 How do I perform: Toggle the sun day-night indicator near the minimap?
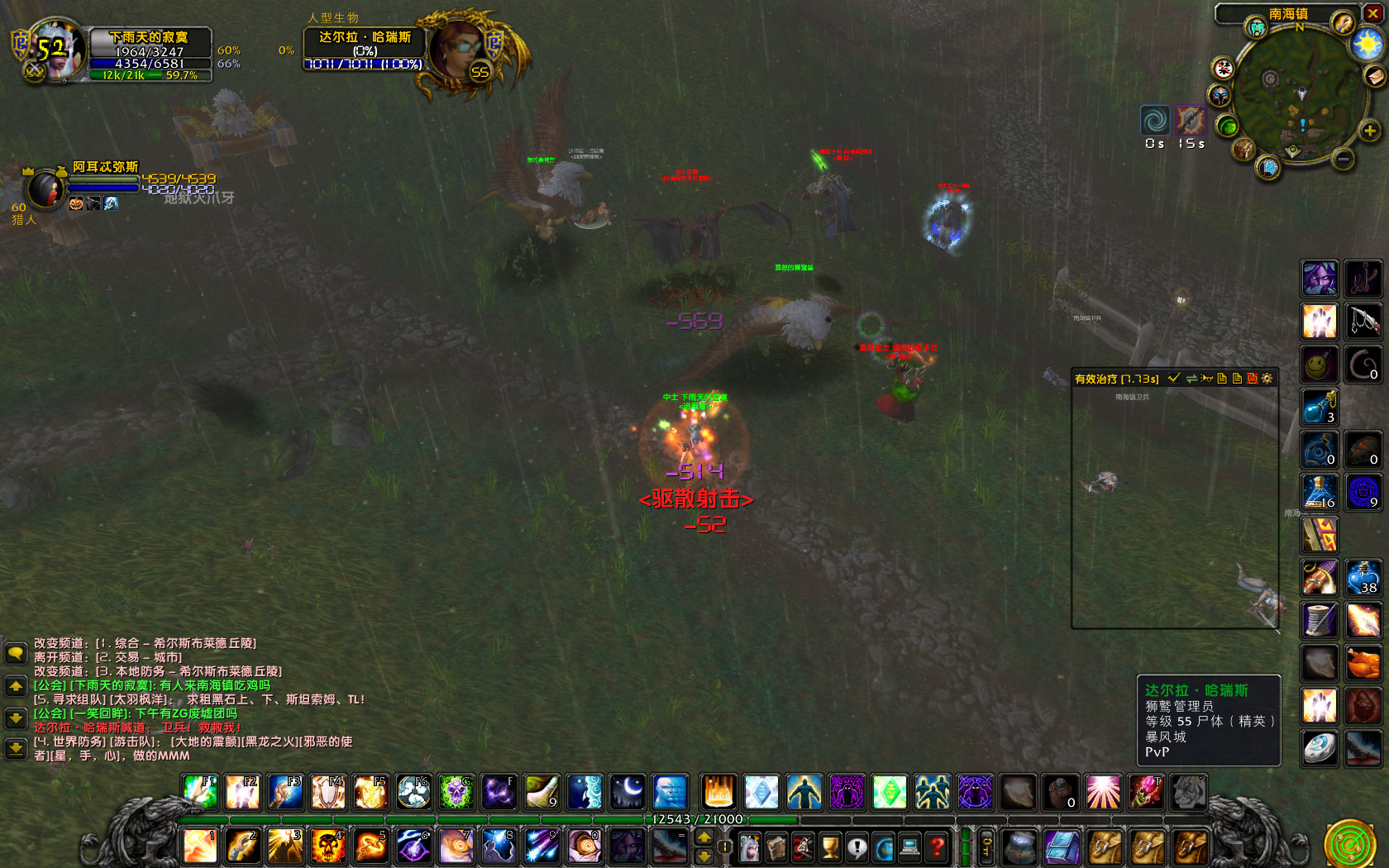(x=1367, y=43)
